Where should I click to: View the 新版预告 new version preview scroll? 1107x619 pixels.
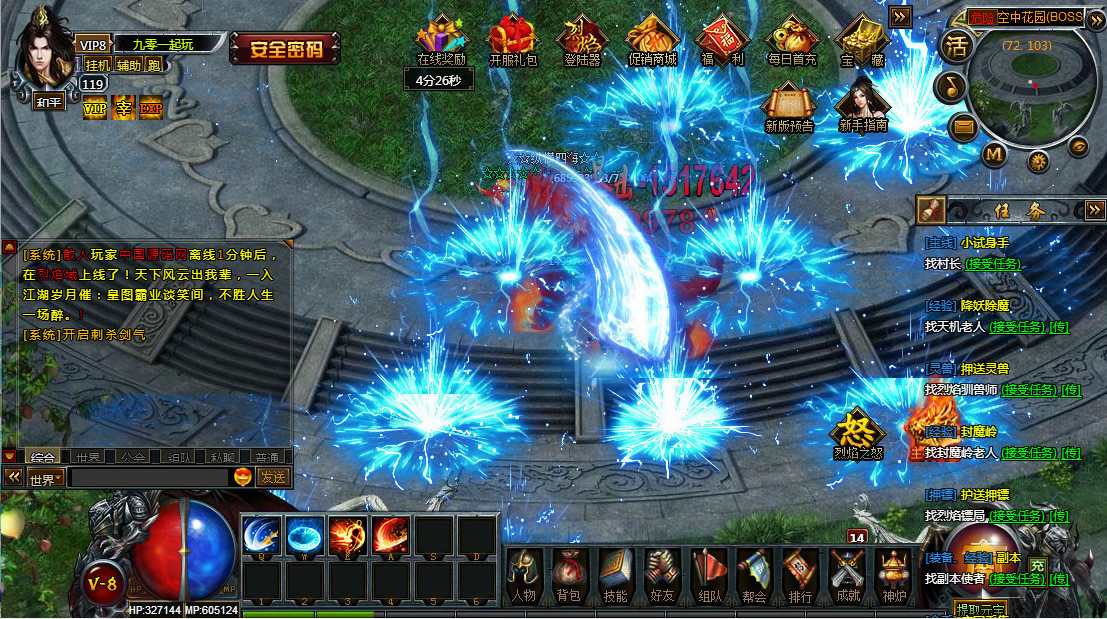(x=789, y=104)
